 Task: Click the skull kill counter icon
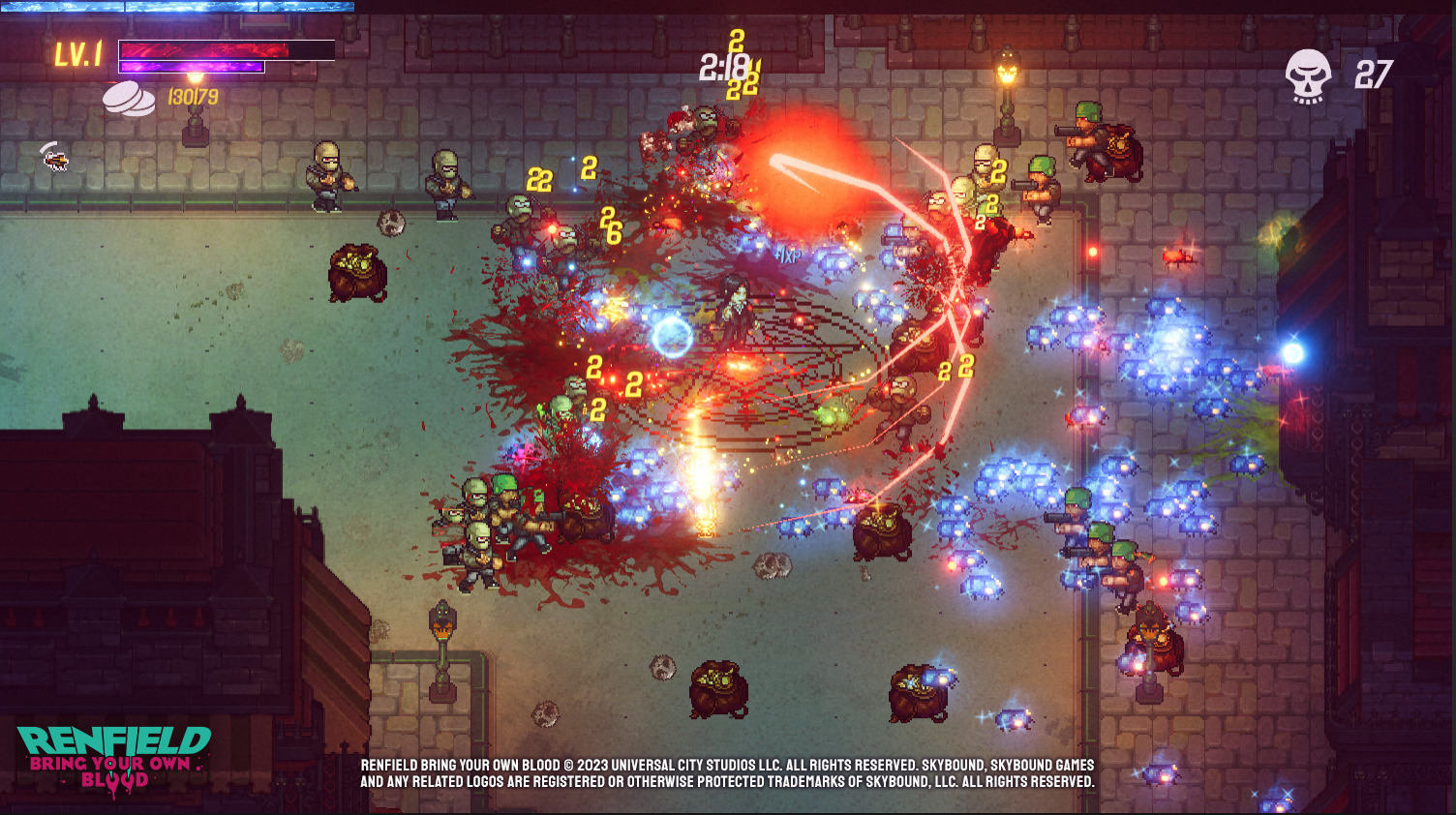coord(1308,75)
